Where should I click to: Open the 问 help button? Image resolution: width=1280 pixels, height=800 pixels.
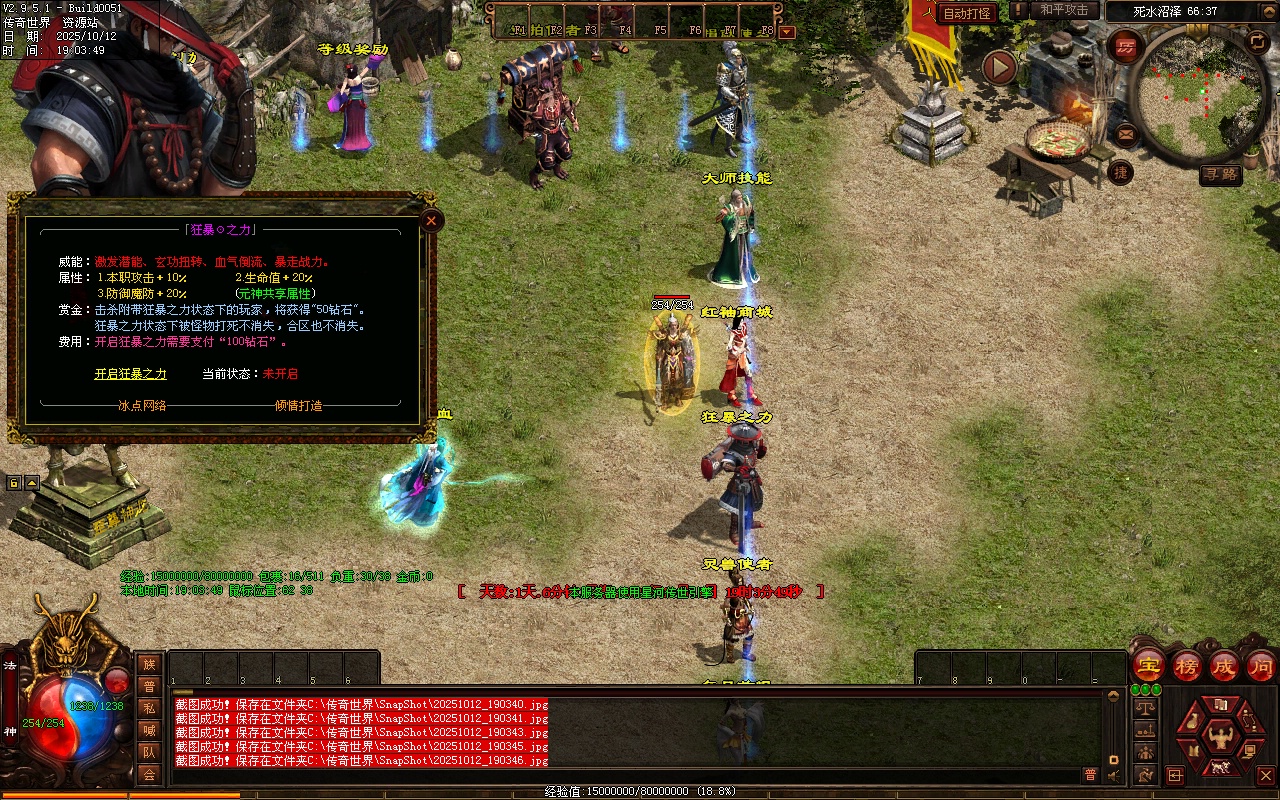[x=1260, y=665]
